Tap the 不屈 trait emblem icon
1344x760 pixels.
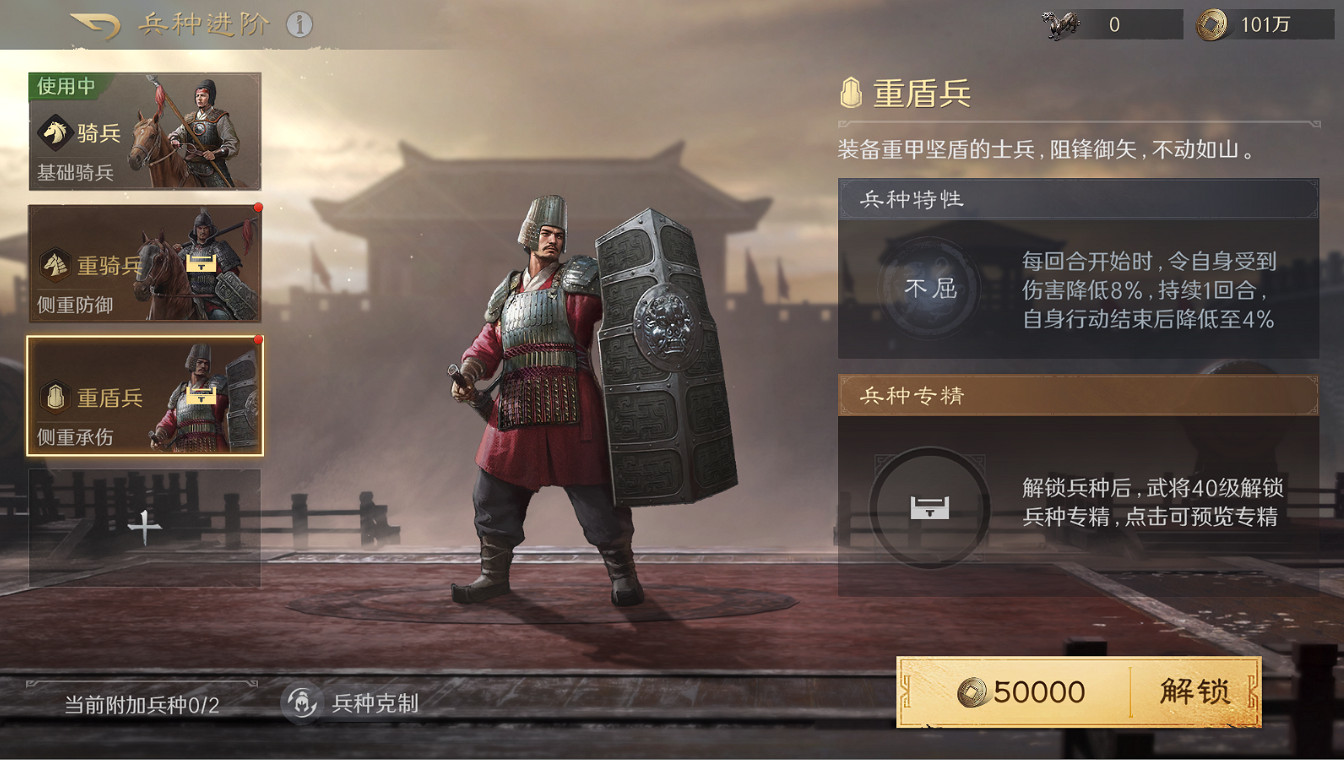[930, 288]
